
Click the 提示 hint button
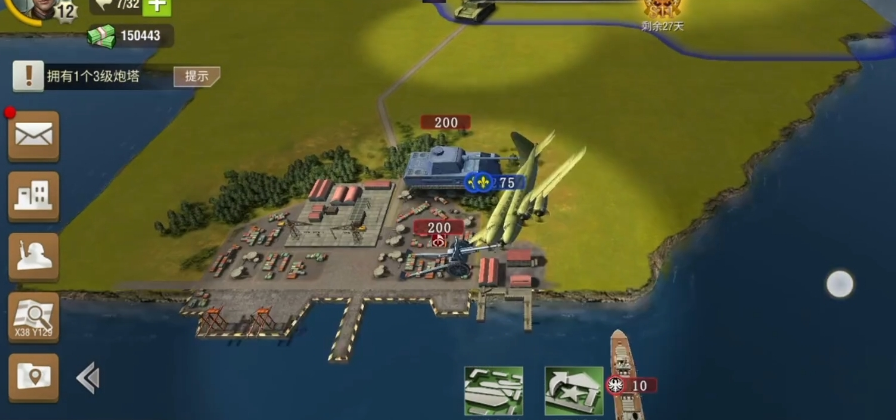click(x=196, y=76)
